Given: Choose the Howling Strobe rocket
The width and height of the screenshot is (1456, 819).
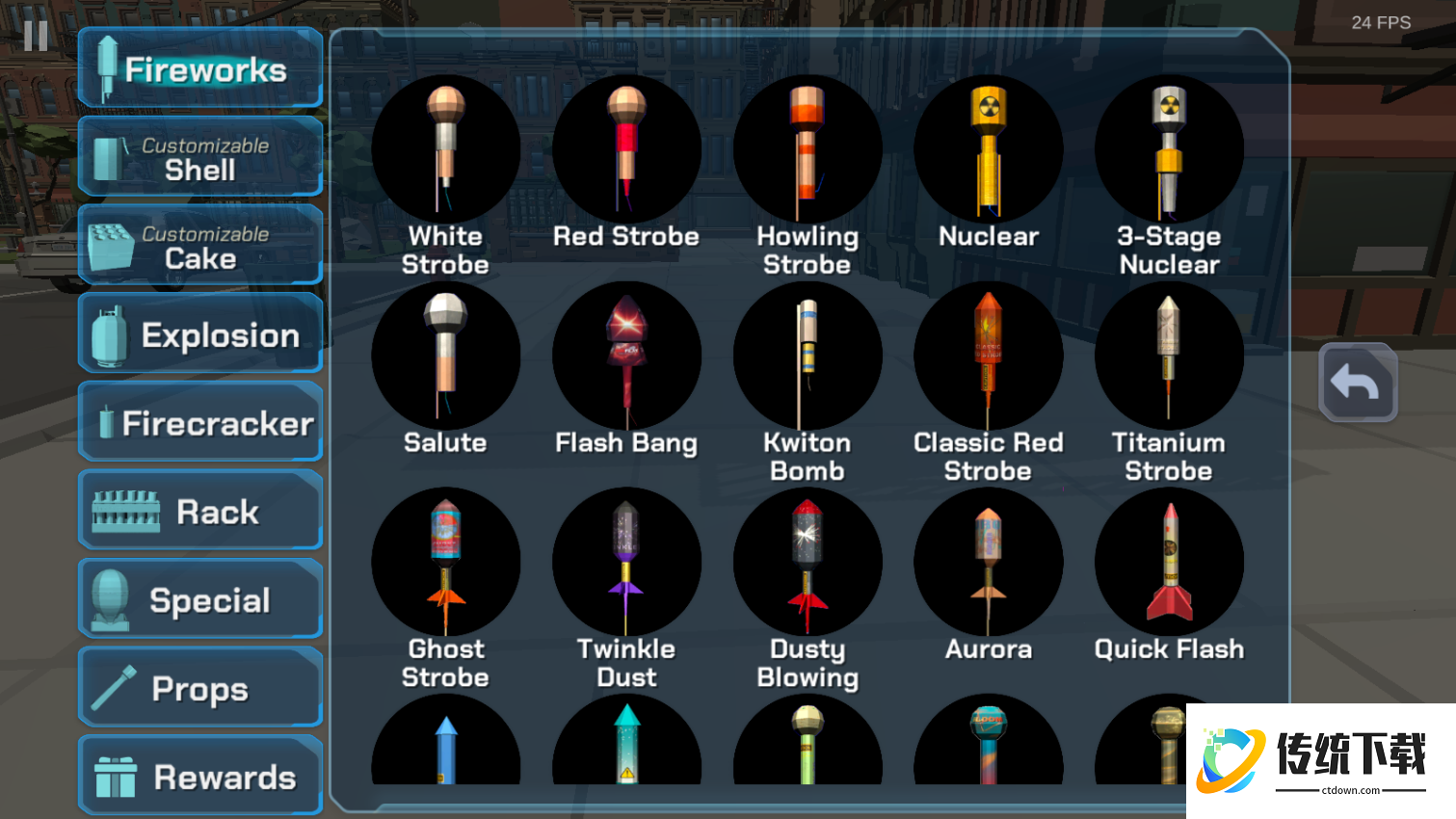Looking at the screenshot, I should click(x=807, y=150).
